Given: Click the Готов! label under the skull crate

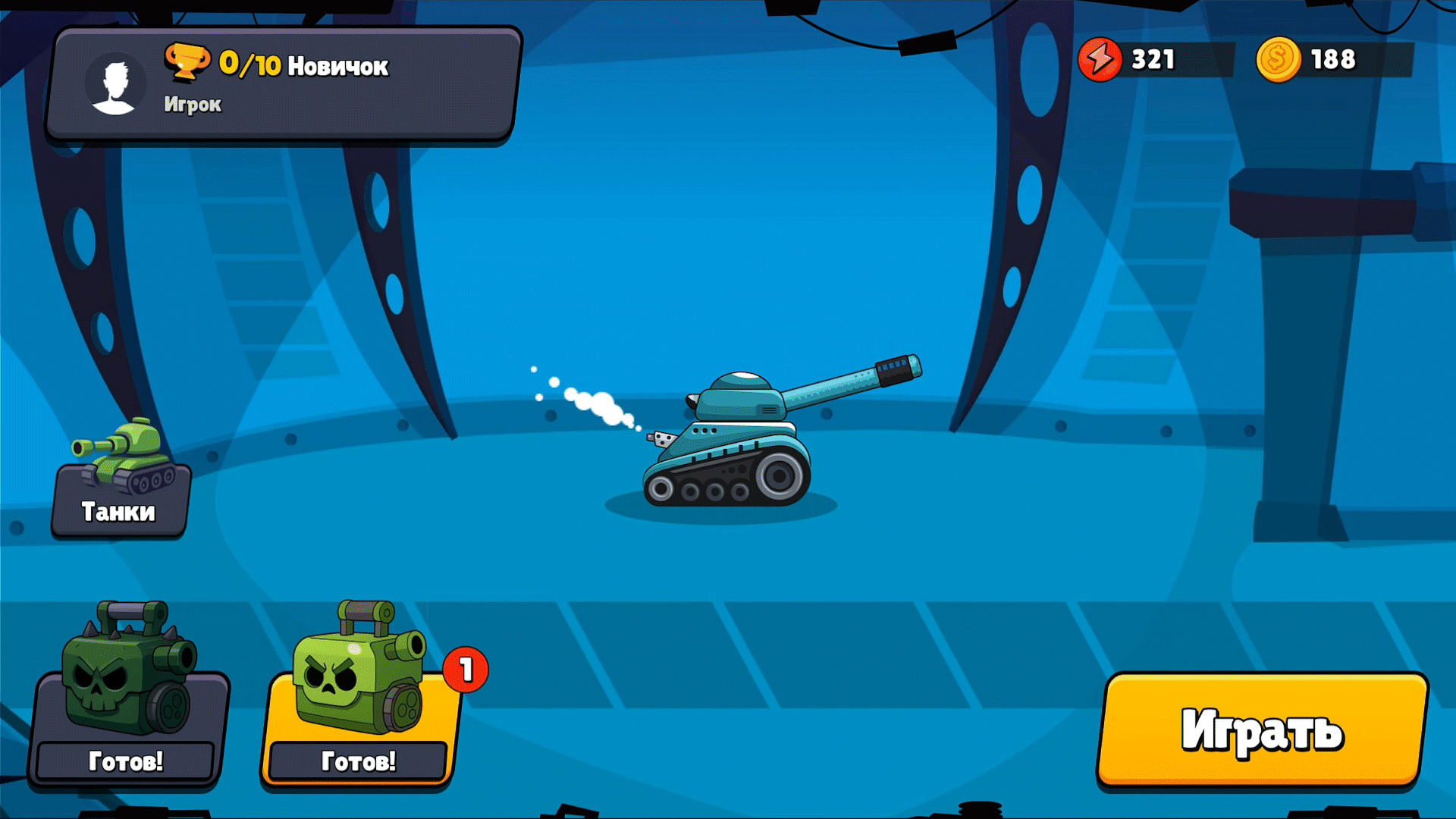Looking at the screenshot, I should [125, 760].
